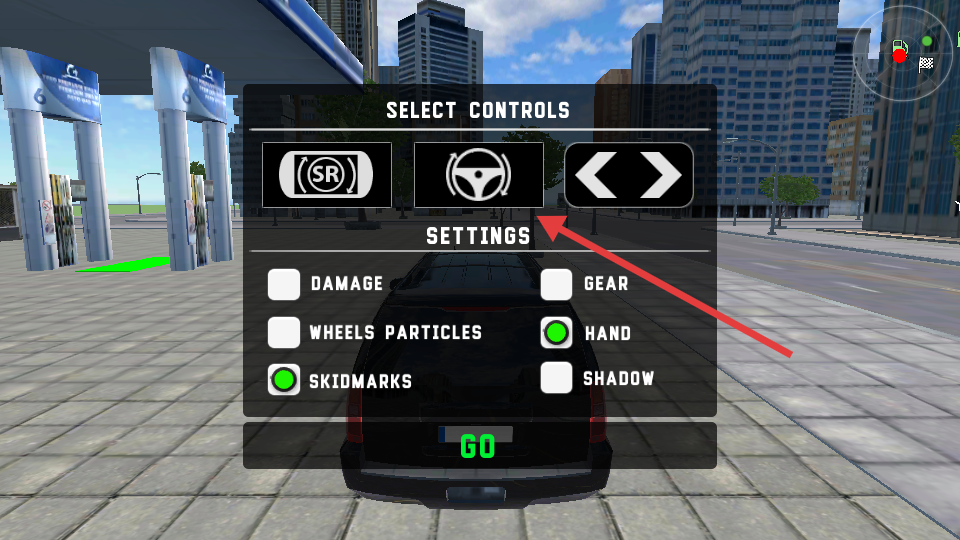The height and width of the screenshot is (540, 960).
Task: Click the circular minimap
Action: pos(905,52)
